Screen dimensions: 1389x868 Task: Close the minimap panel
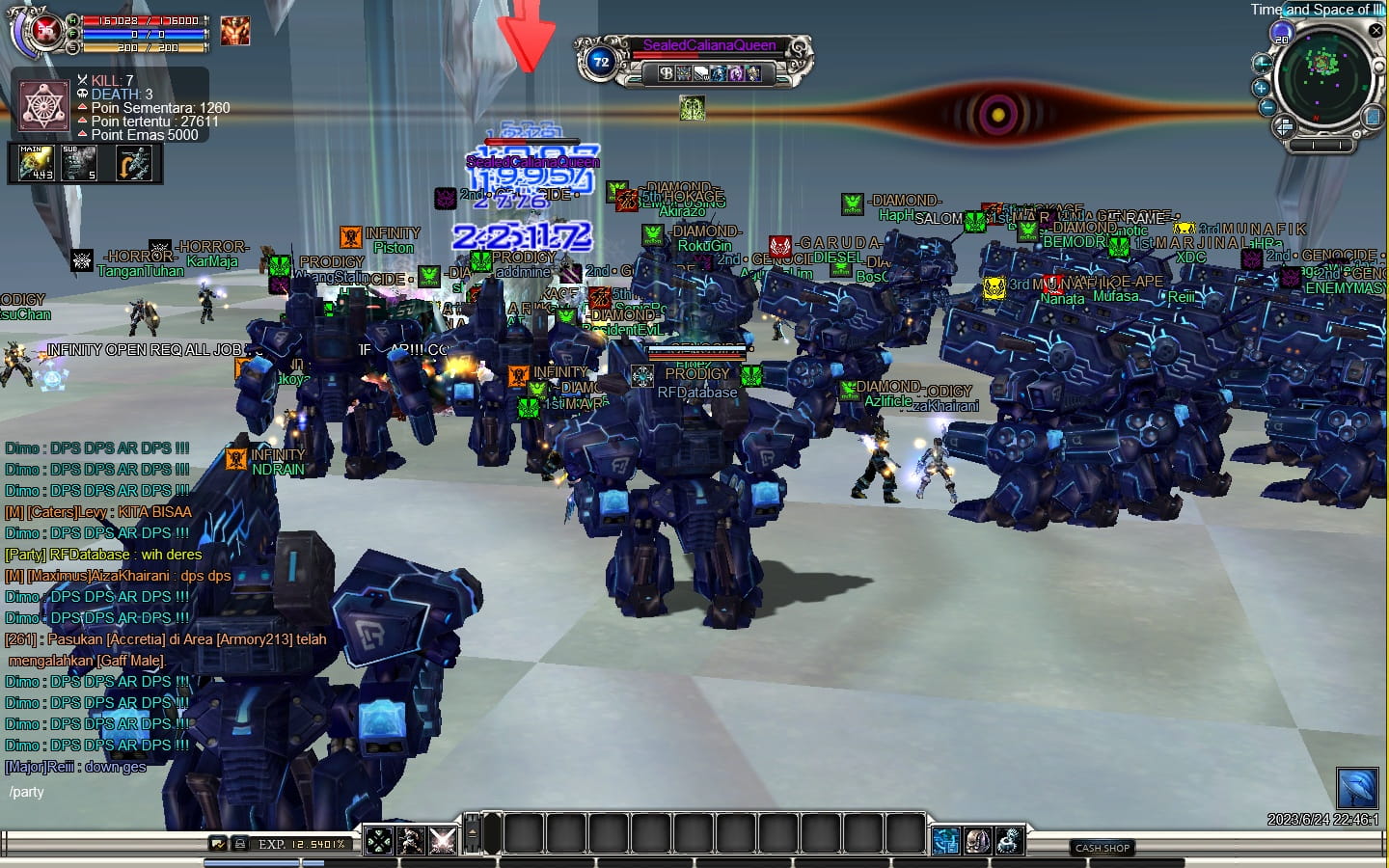(x=1376, y=31)
